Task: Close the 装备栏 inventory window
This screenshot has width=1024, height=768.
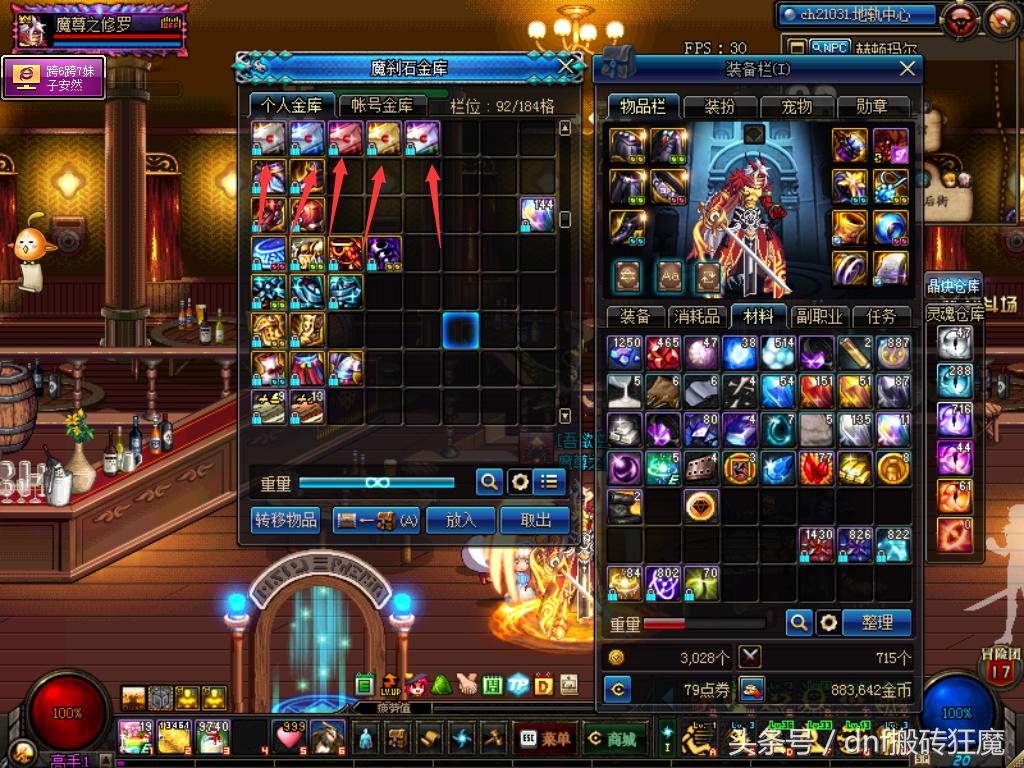Action: [907, 68]
